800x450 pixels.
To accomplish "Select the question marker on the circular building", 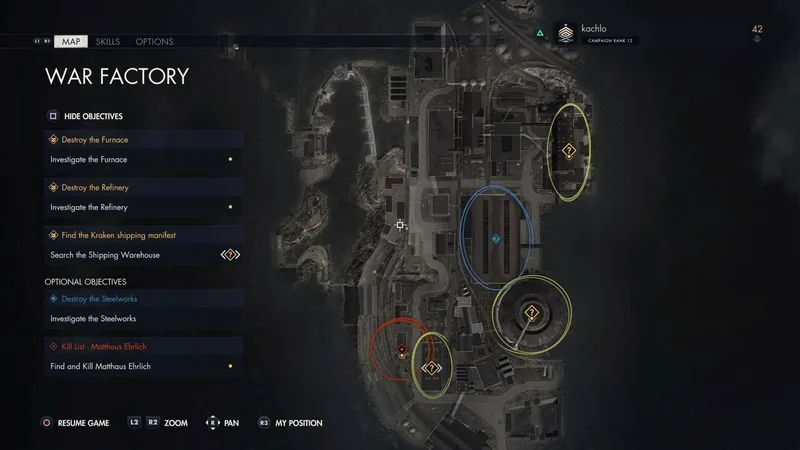I will pyautogui.click(x=532, y=314).
